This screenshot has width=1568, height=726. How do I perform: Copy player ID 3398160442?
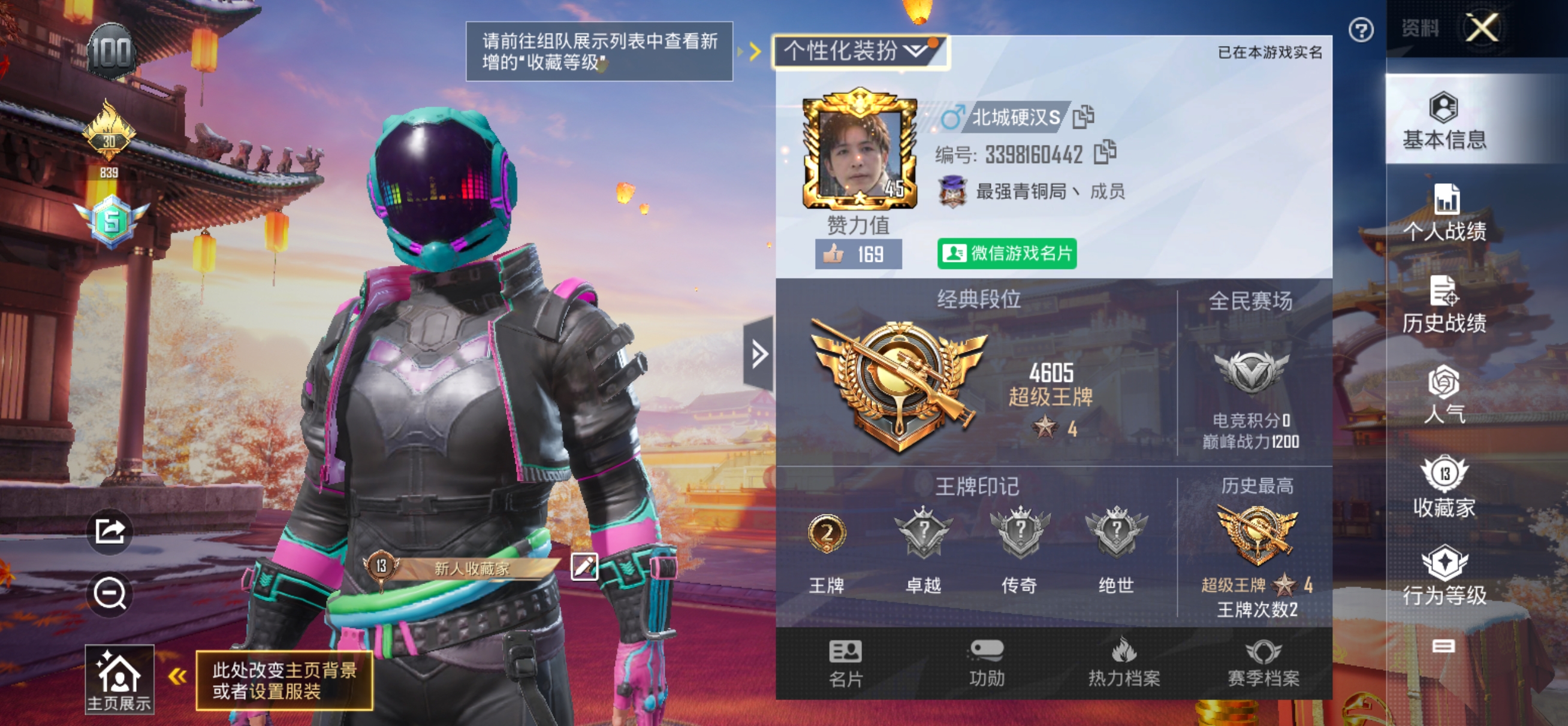(x=1105, y=153)
